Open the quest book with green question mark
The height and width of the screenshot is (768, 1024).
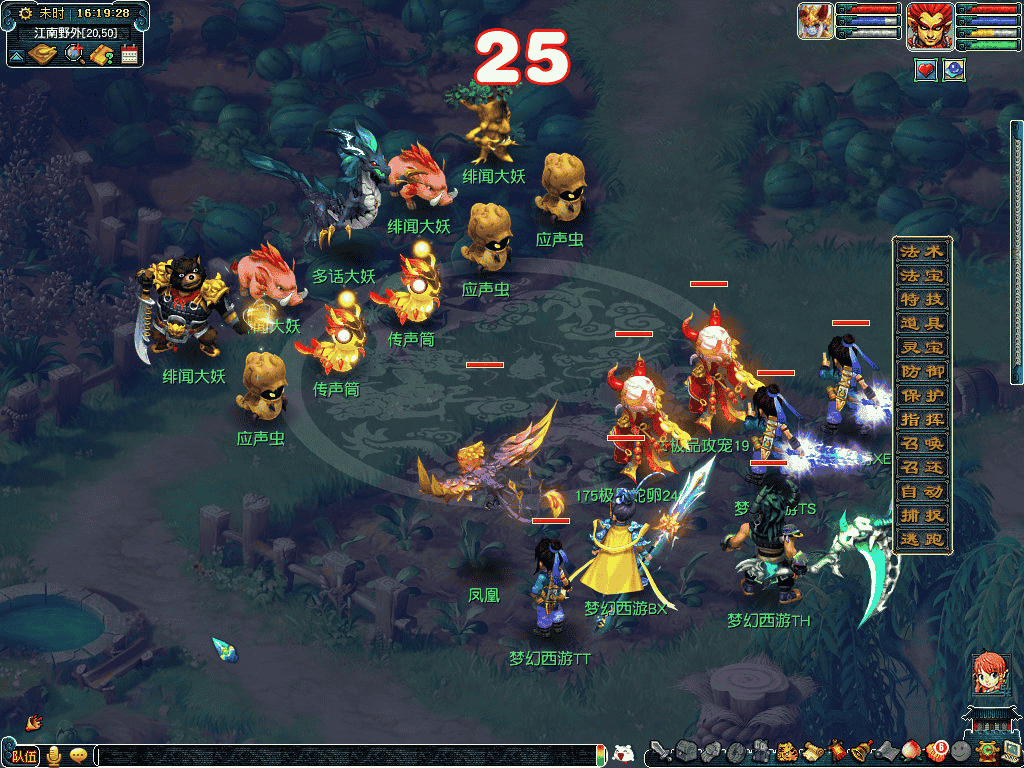[x=101, y=54]
